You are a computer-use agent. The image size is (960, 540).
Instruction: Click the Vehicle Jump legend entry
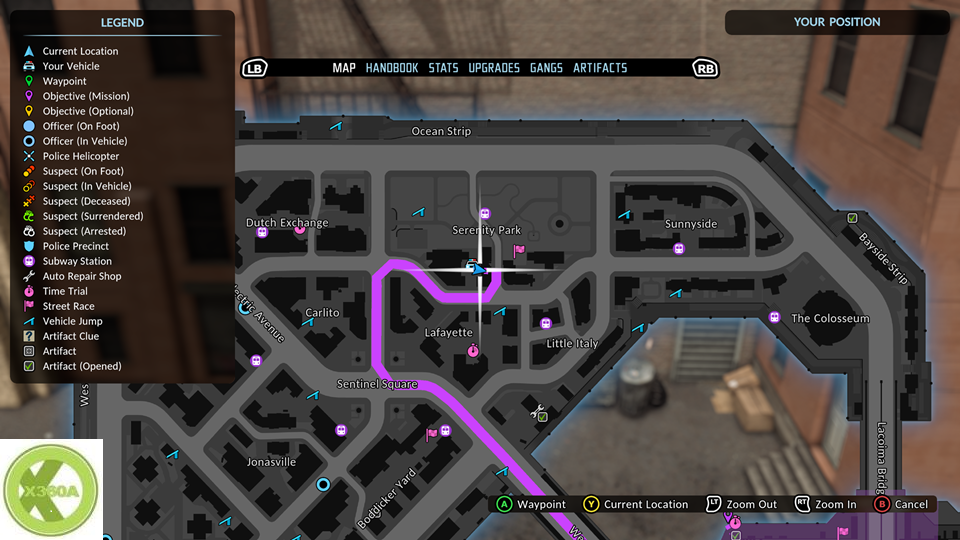72,321
